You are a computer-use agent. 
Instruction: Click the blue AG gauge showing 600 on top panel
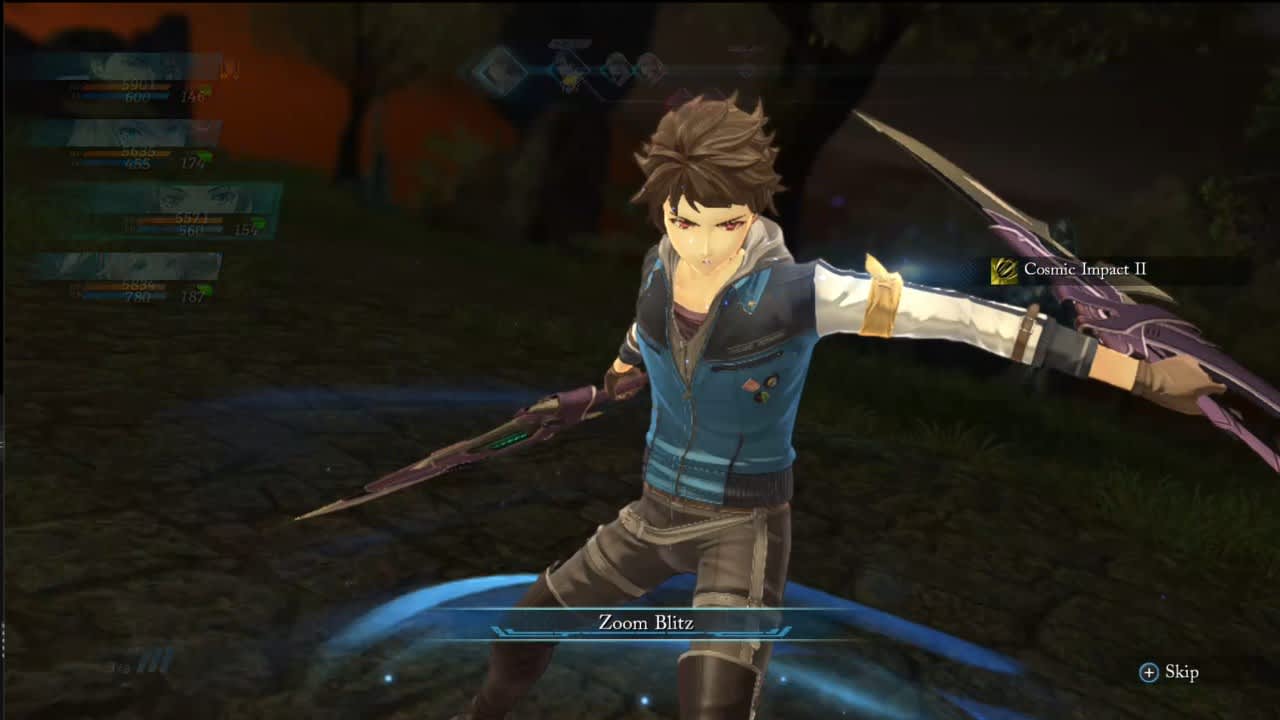click(x=140, y=98)
